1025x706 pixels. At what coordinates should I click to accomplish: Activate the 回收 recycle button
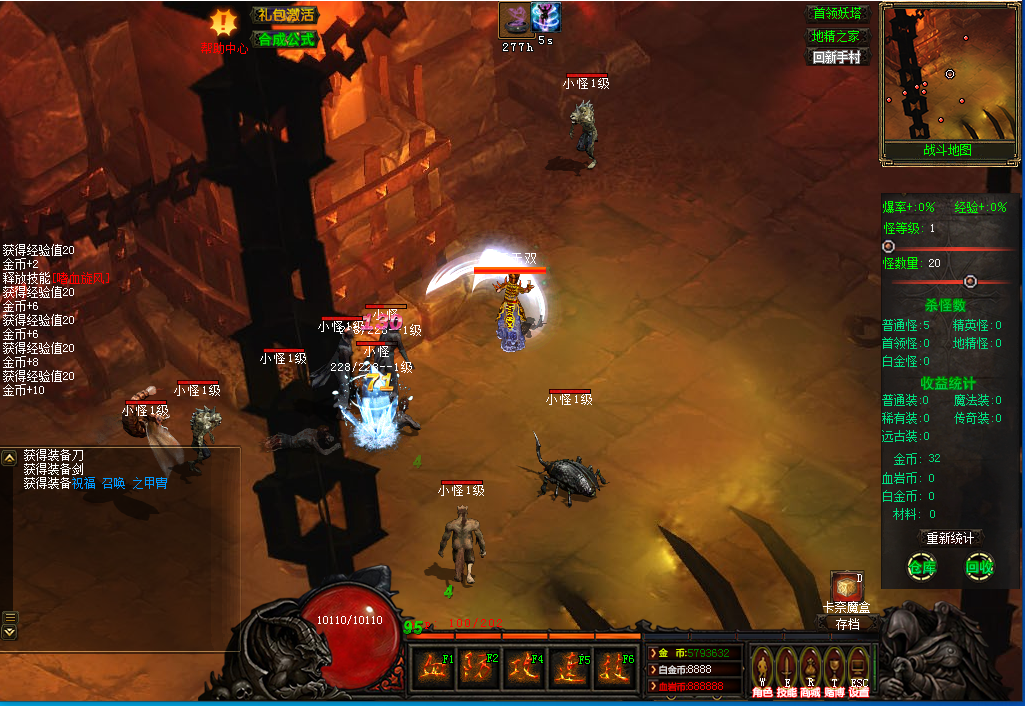(979, 567)
